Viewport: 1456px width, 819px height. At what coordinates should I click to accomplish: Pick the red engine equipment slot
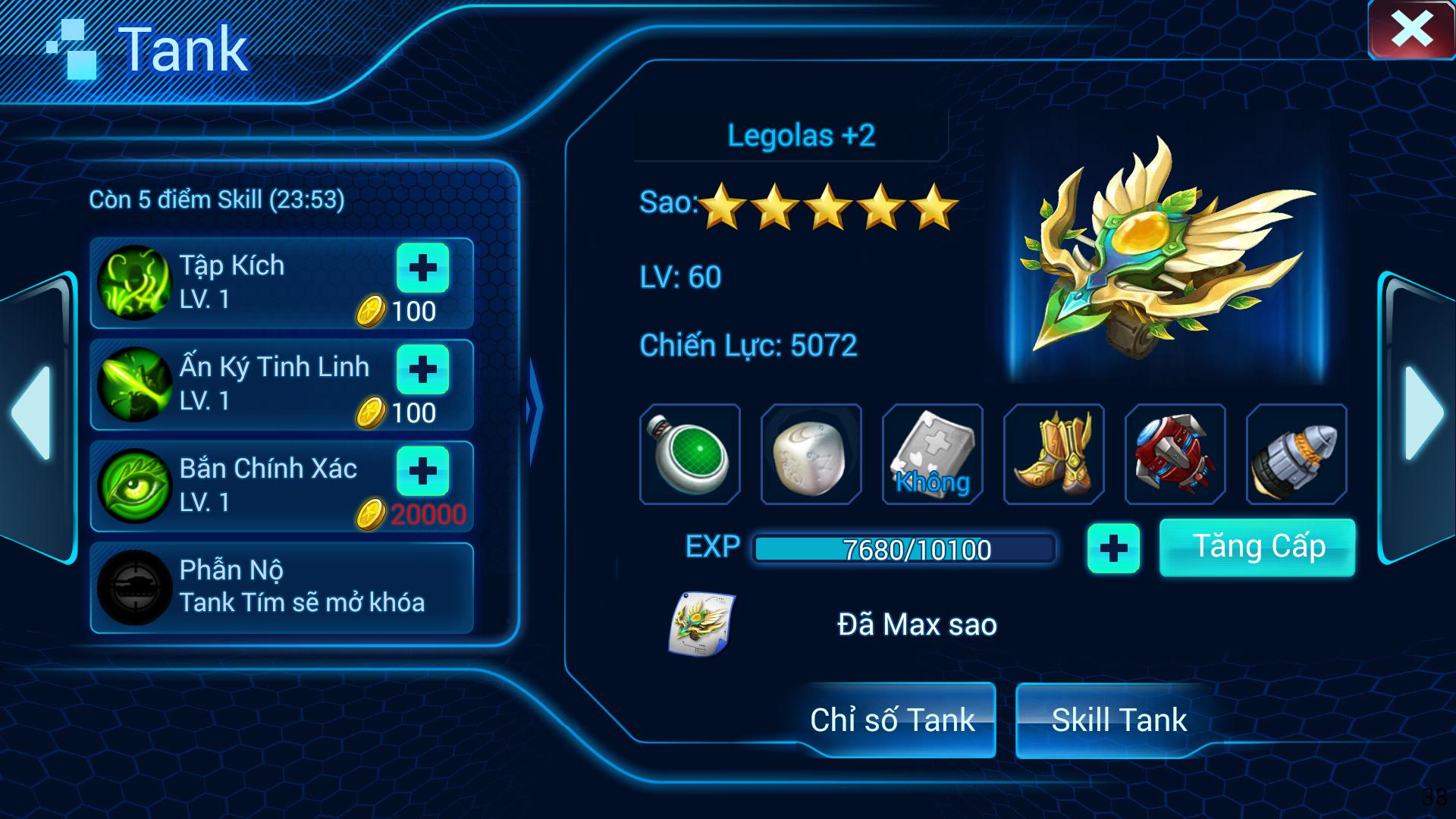point(1175,454)
